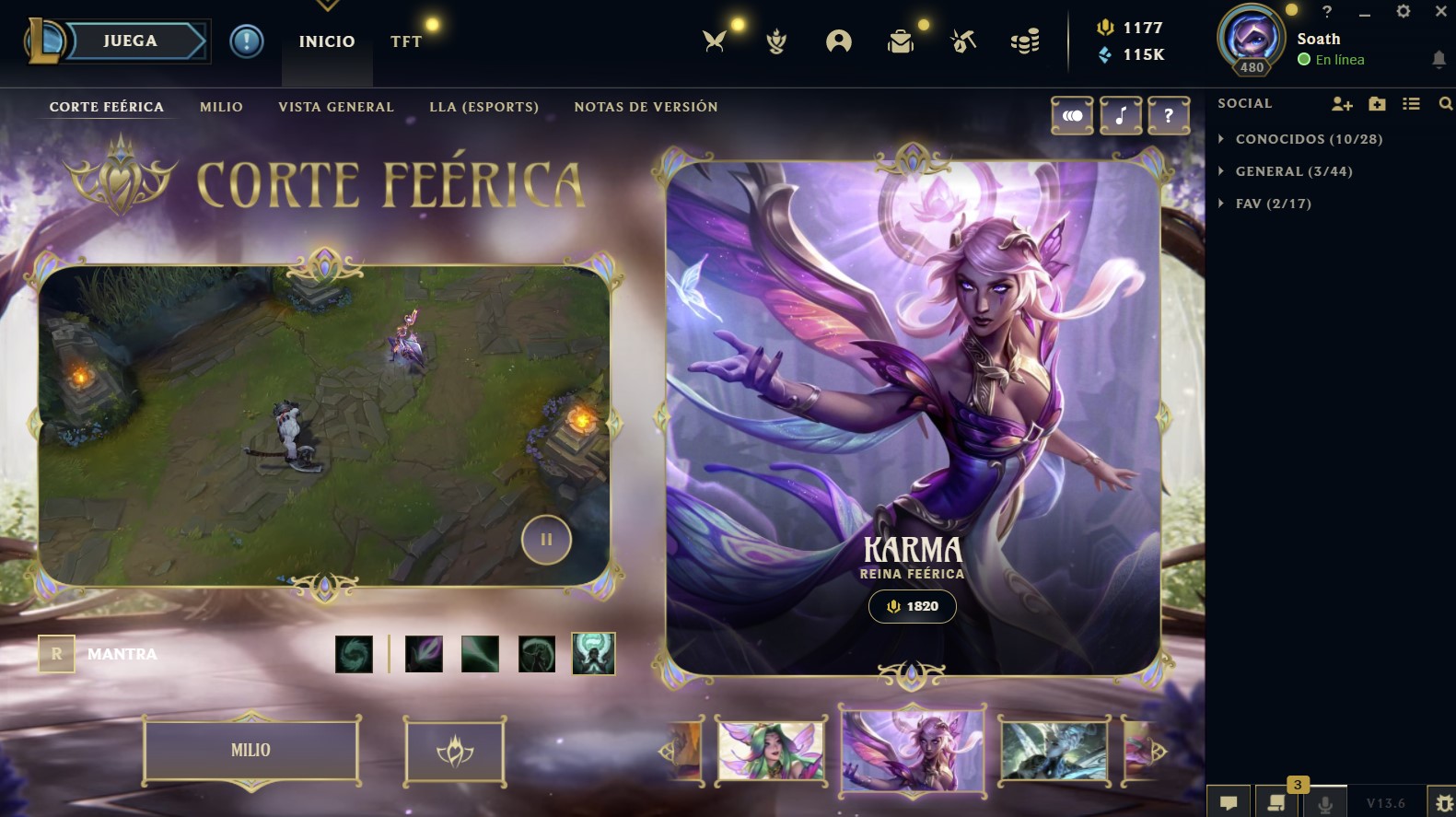Image resolution: width=1456 pixels, height=817 pixels.
Task: Open the missions scroll showing 3 badge
Action: point(1276,800)
